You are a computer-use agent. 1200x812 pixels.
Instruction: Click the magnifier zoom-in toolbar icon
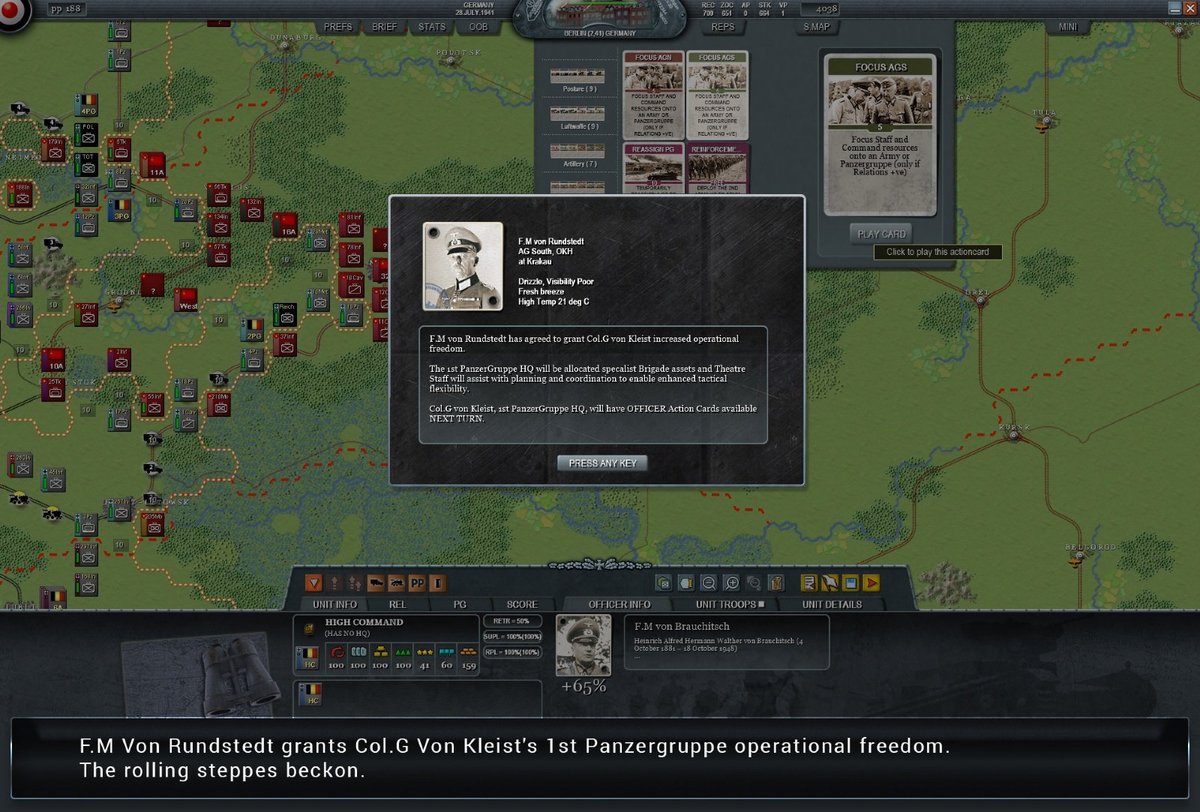coord(732,582)
